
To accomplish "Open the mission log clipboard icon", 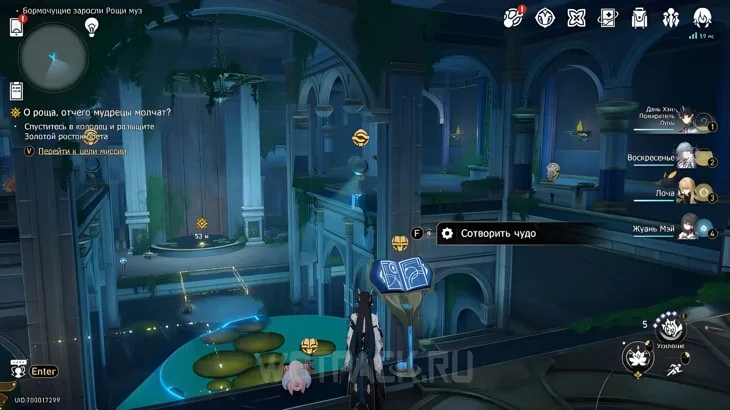I will click(x=16, y=90).
